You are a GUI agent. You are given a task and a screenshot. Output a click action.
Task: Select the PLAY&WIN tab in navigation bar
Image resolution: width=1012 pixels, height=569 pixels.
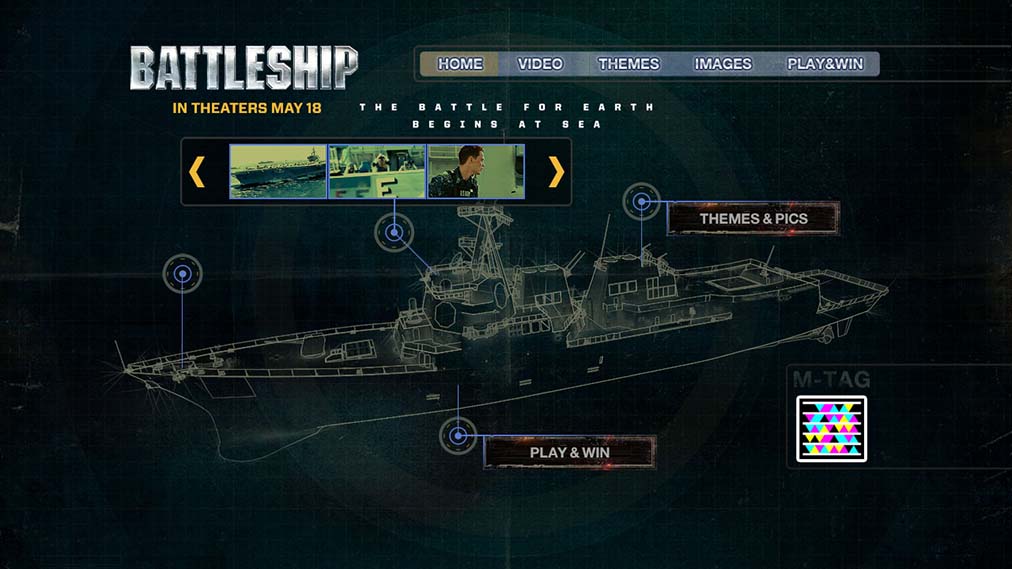pyautogui.click(x=825, y=64)
